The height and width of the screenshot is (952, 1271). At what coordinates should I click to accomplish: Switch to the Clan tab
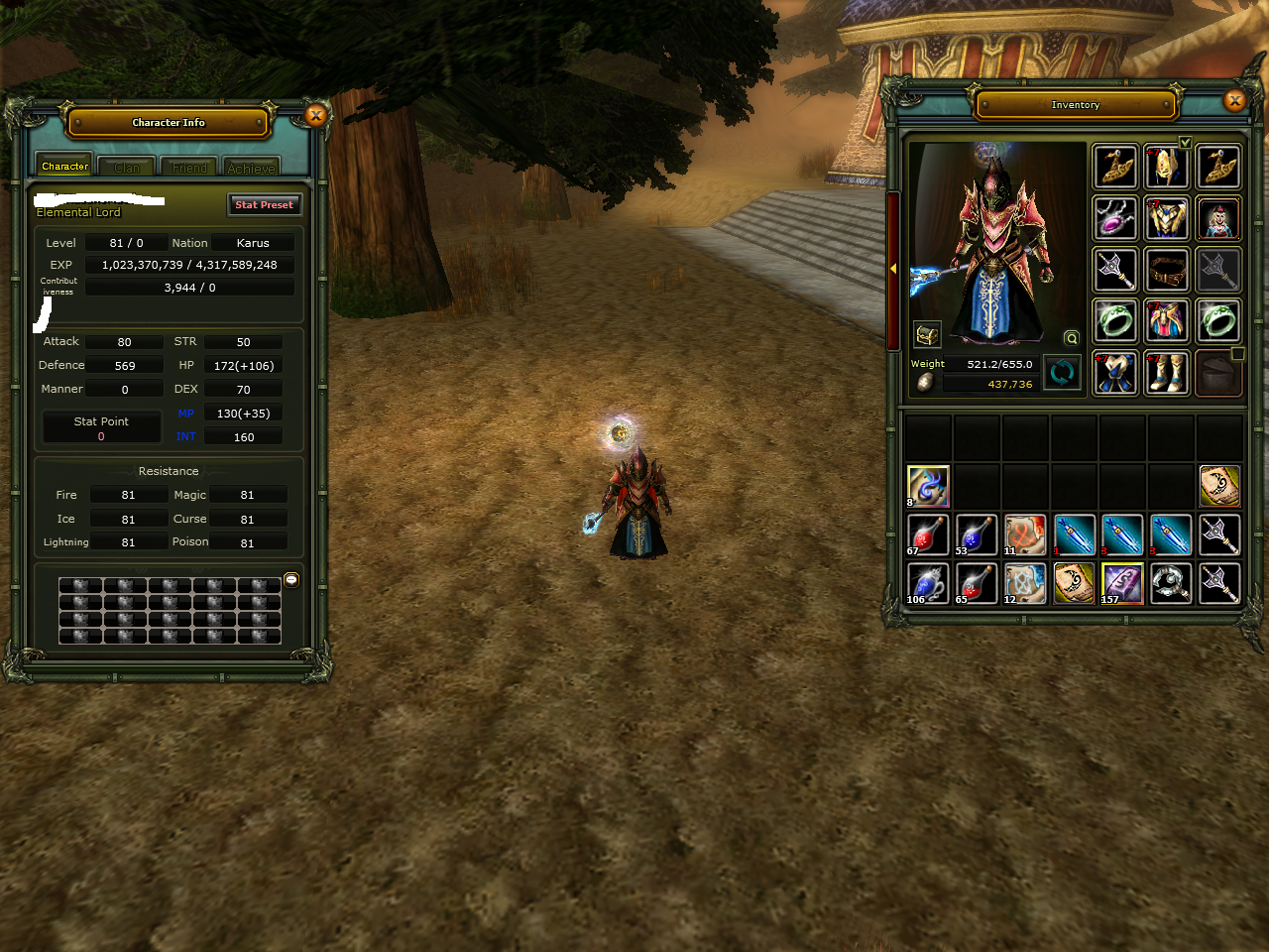tap(127, 168)
